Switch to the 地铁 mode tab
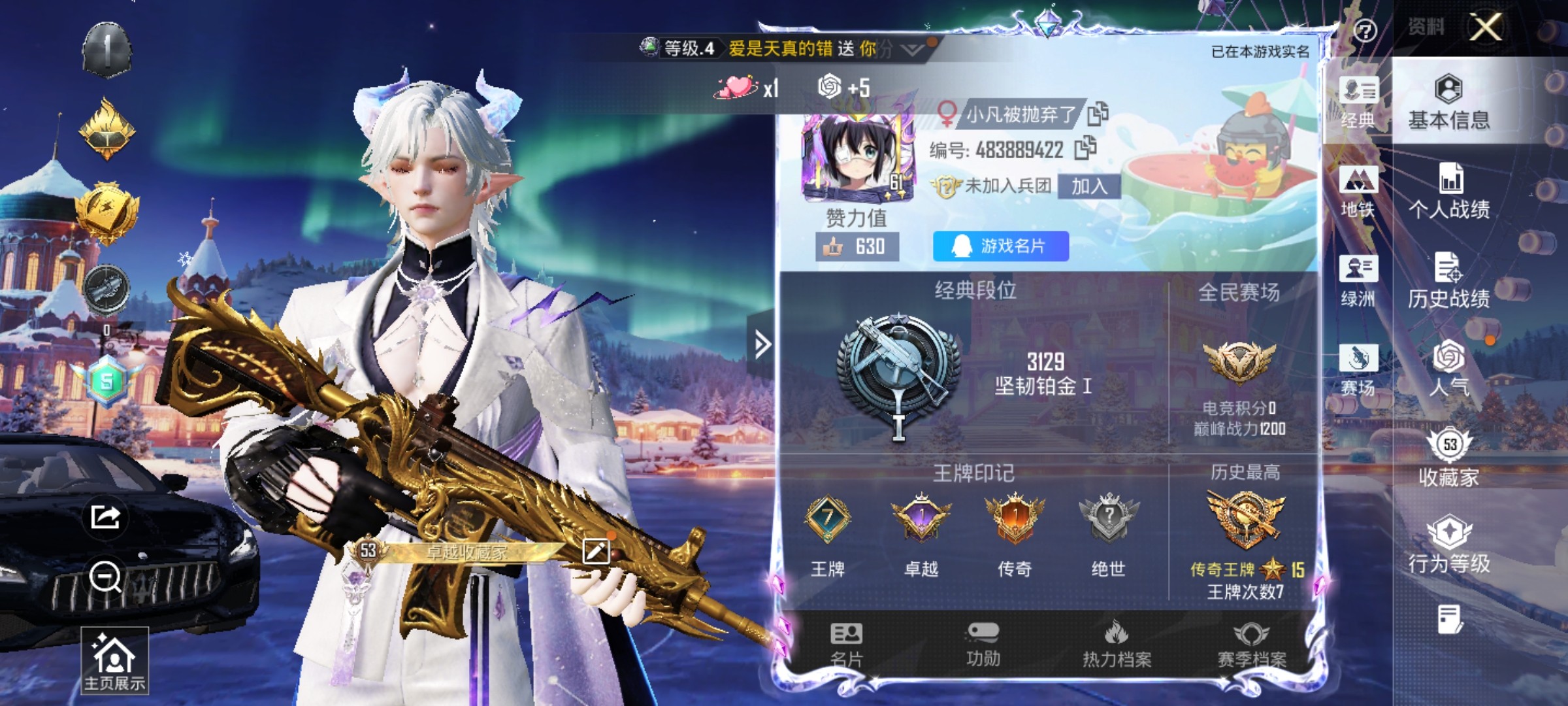 coord(1358,192)
